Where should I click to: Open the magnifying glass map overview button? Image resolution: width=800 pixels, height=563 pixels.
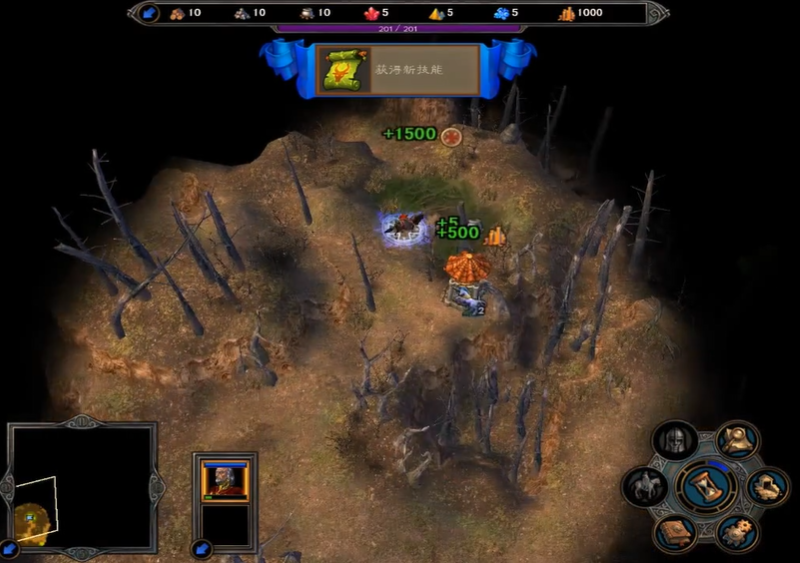(737, 441)
